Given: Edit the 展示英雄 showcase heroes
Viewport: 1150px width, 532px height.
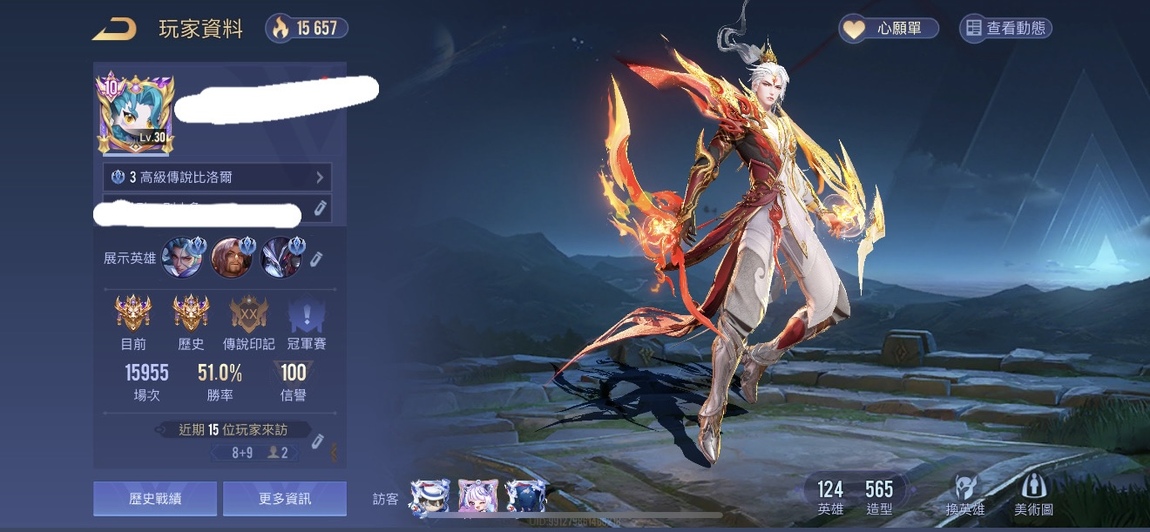Looking at the screenshot, I should pos(316,259).
